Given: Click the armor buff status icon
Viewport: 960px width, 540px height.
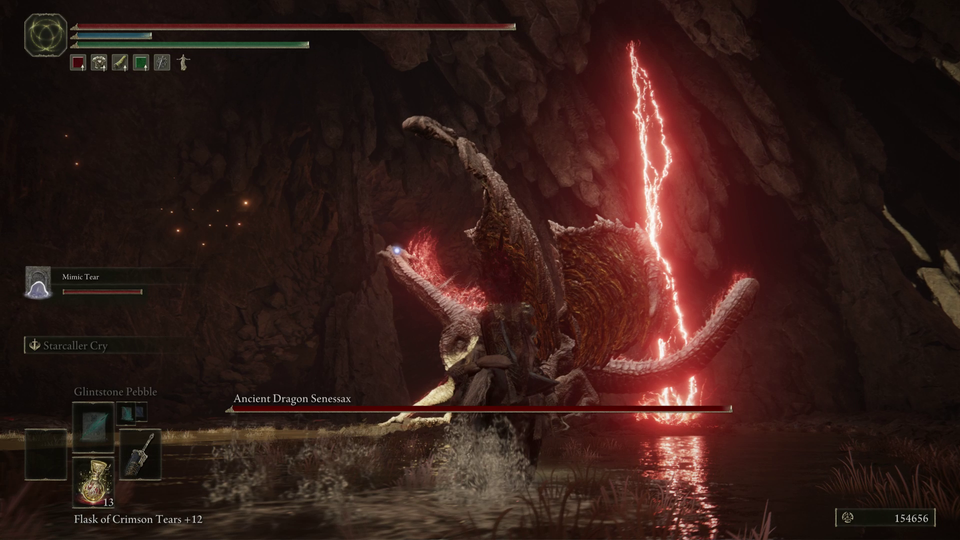Looking at the screenshot, I should coord(99,62).
